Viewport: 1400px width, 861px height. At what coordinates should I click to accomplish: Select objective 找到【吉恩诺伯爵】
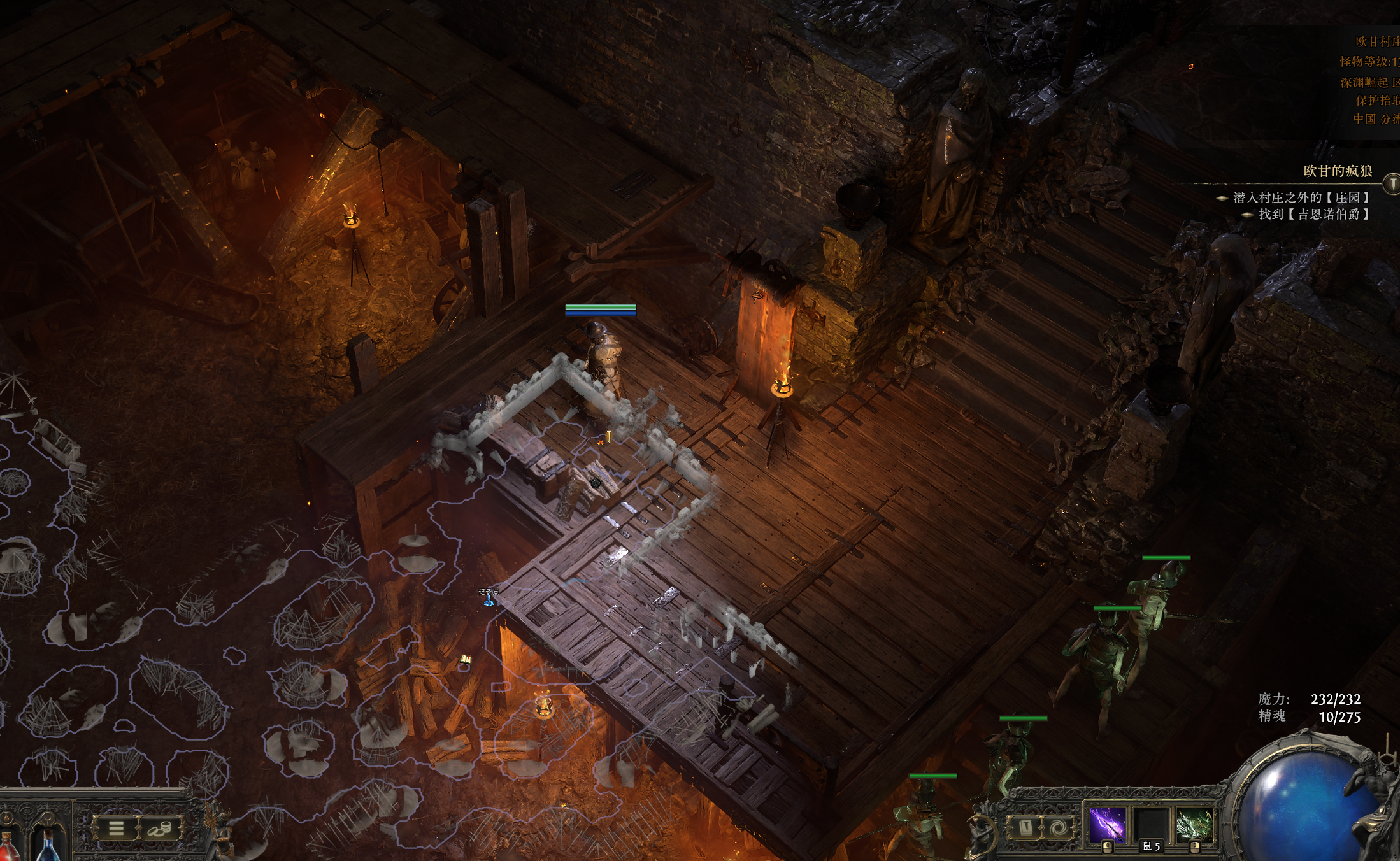coord(1313,214)
